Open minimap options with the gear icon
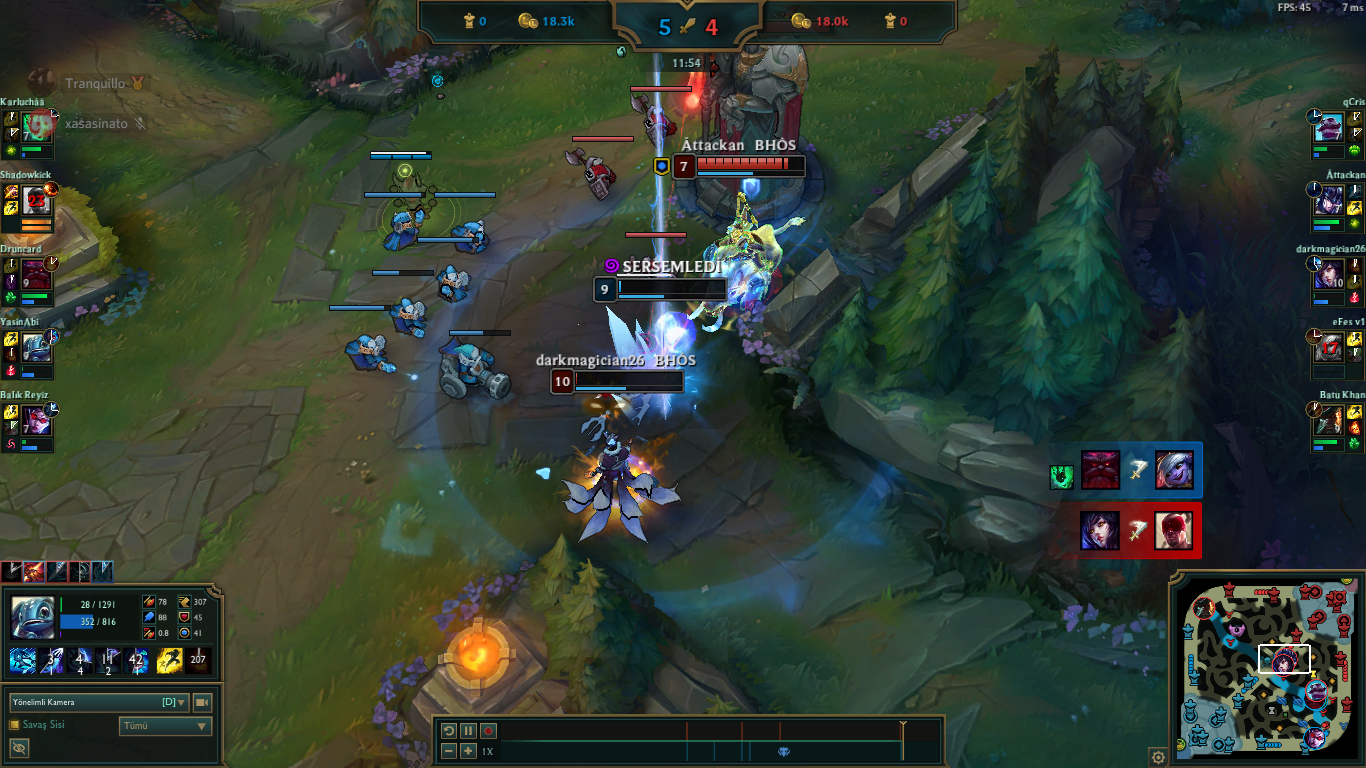The height and width of the screenshot is (768, 1366). pyautogui.click(x=1157, y=756)
